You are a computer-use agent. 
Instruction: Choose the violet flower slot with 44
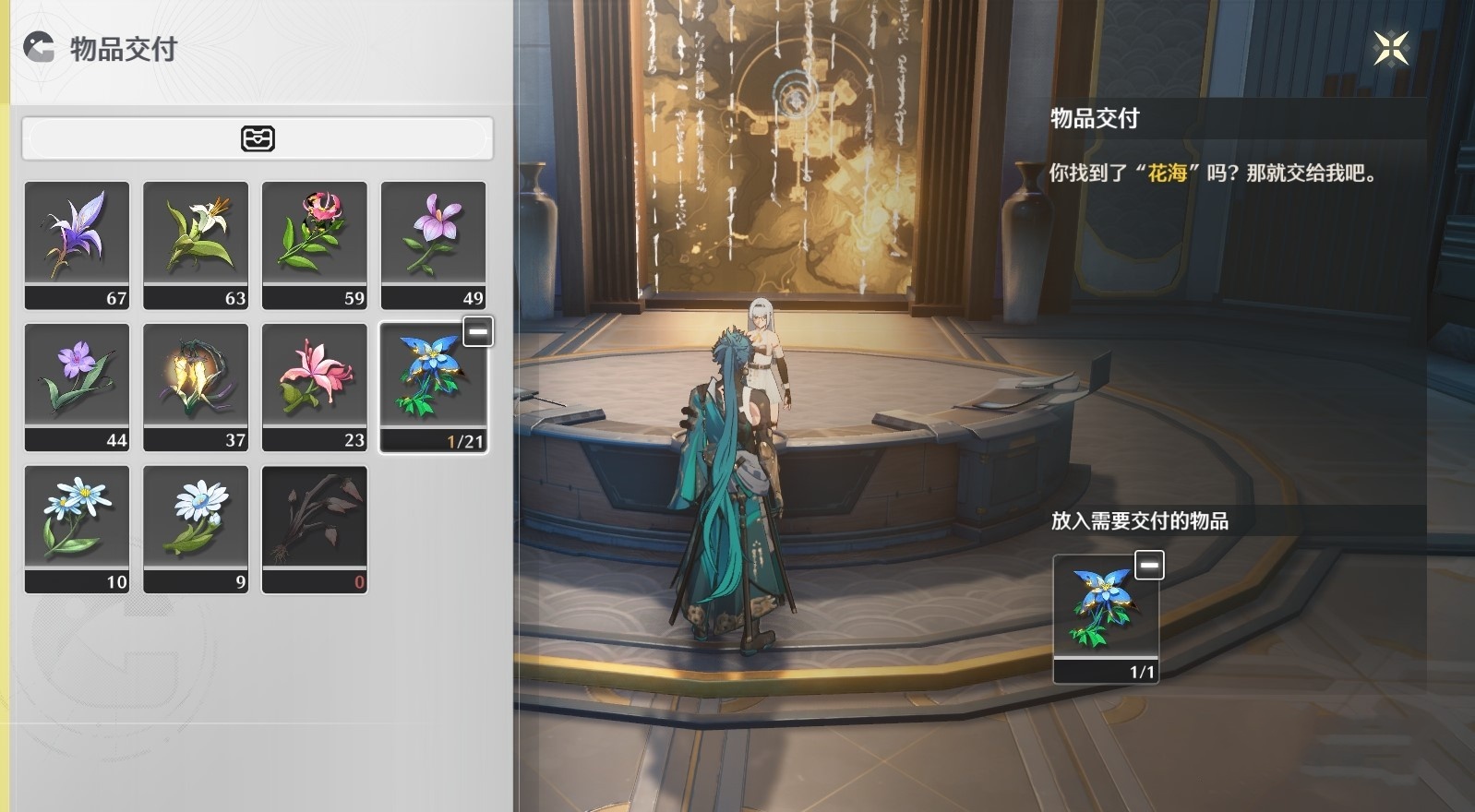pos(77,387)
